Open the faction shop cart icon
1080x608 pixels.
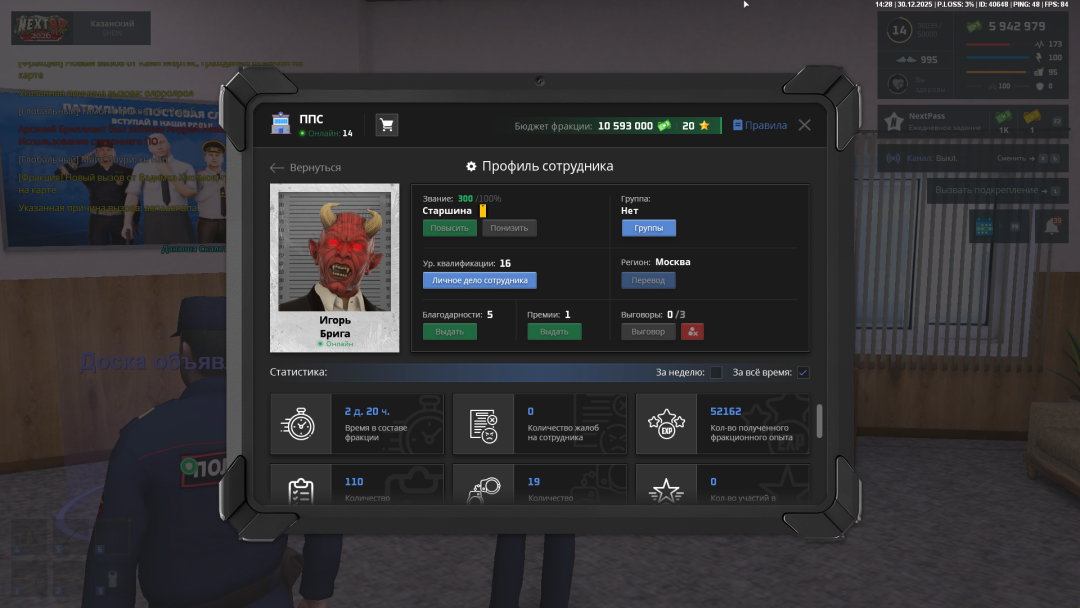point(386,125)
